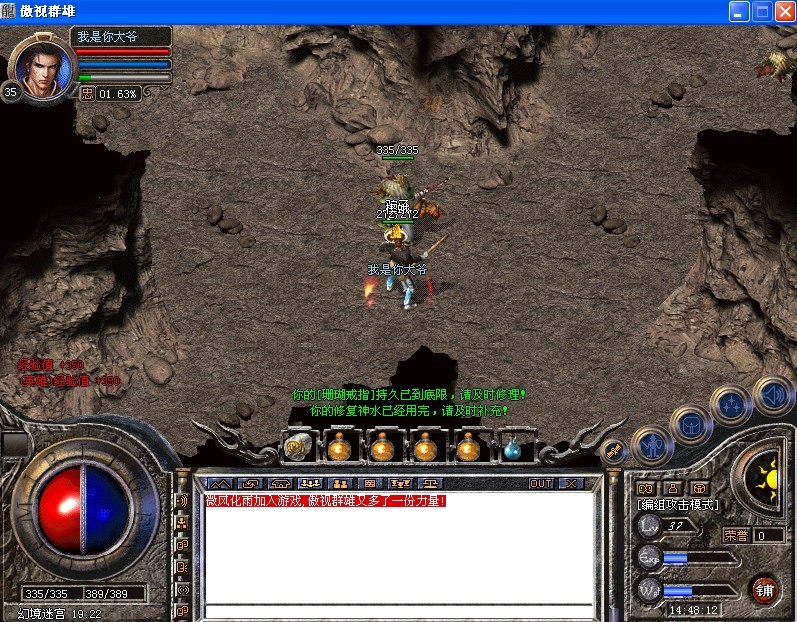The height and width of the screenshot is (622, 797).
Task: Minimize the game window
Action: (739, 11)
